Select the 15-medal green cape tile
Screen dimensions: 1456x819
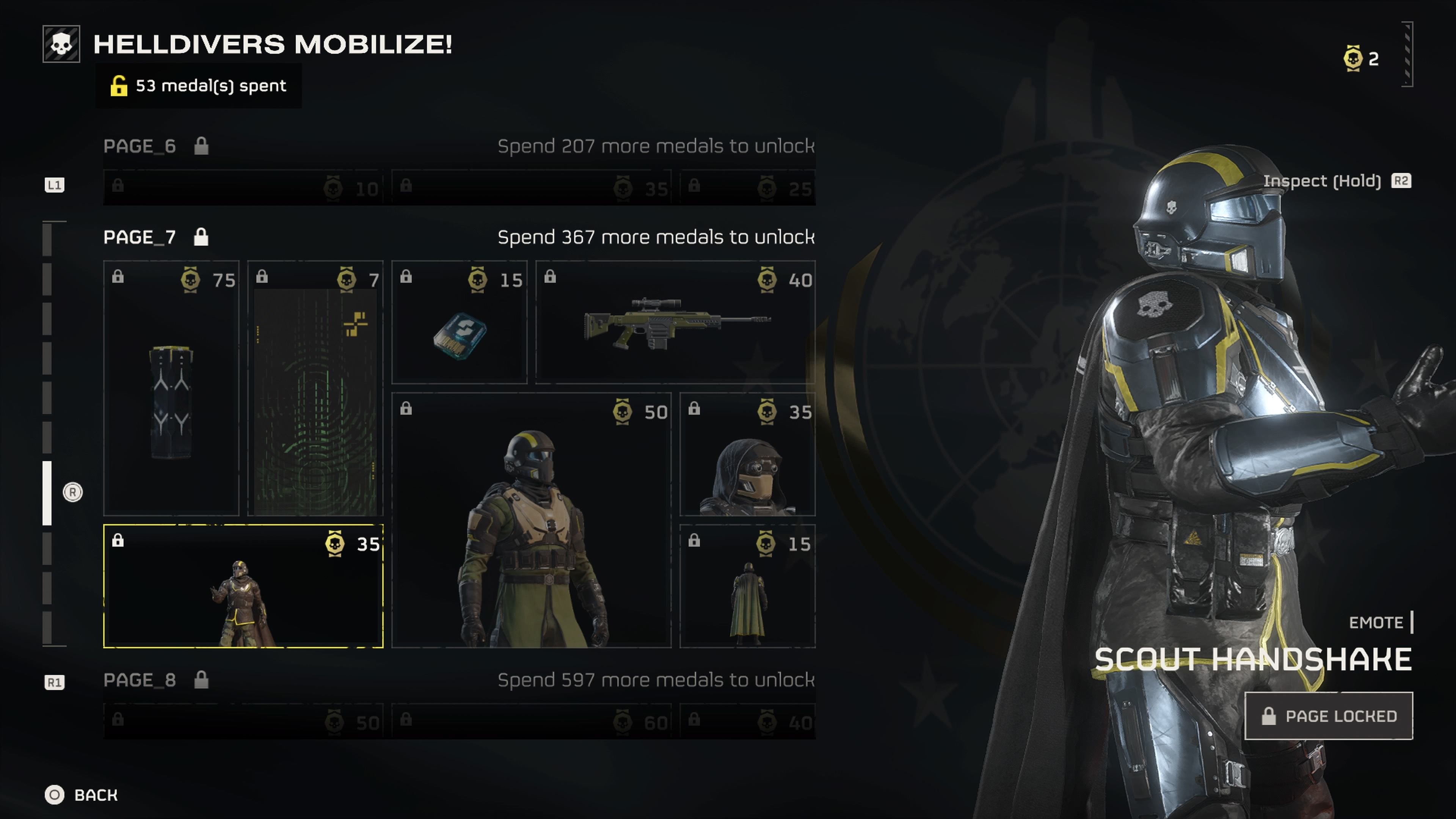[x=747, y=587]
